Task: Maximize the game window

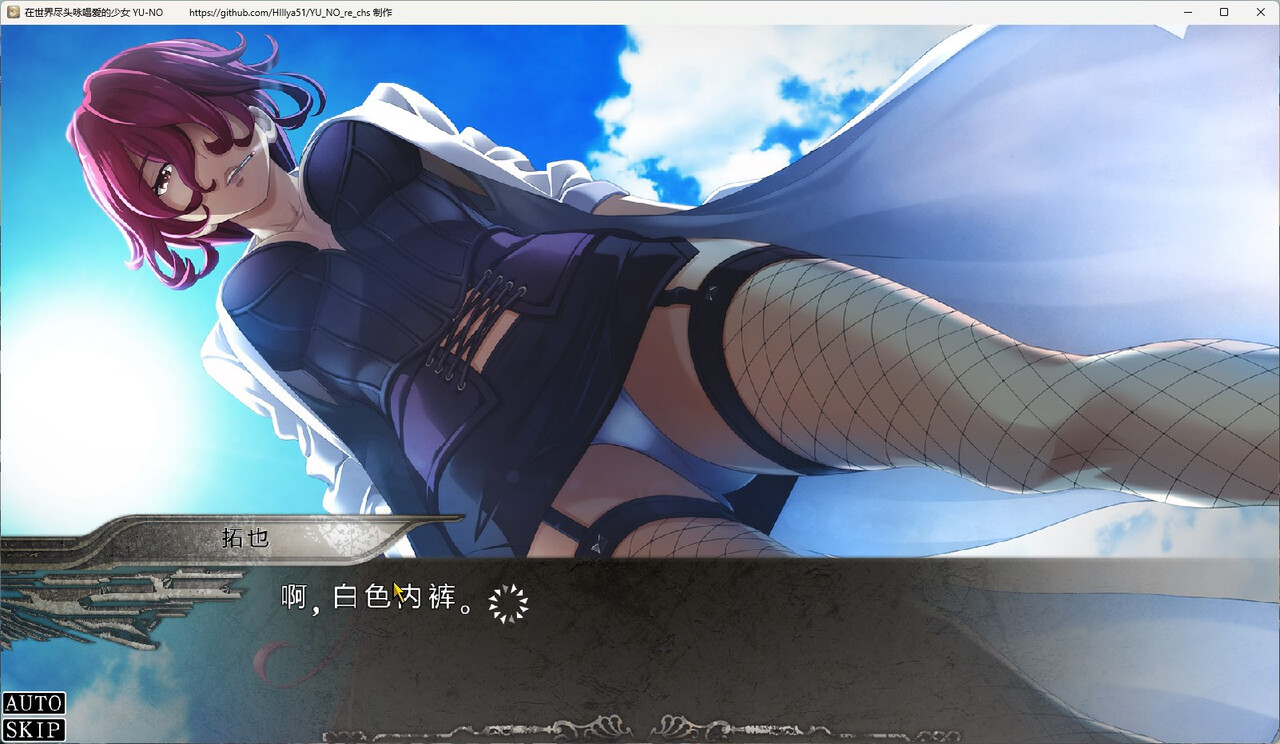Action: tap(1223, 12)
